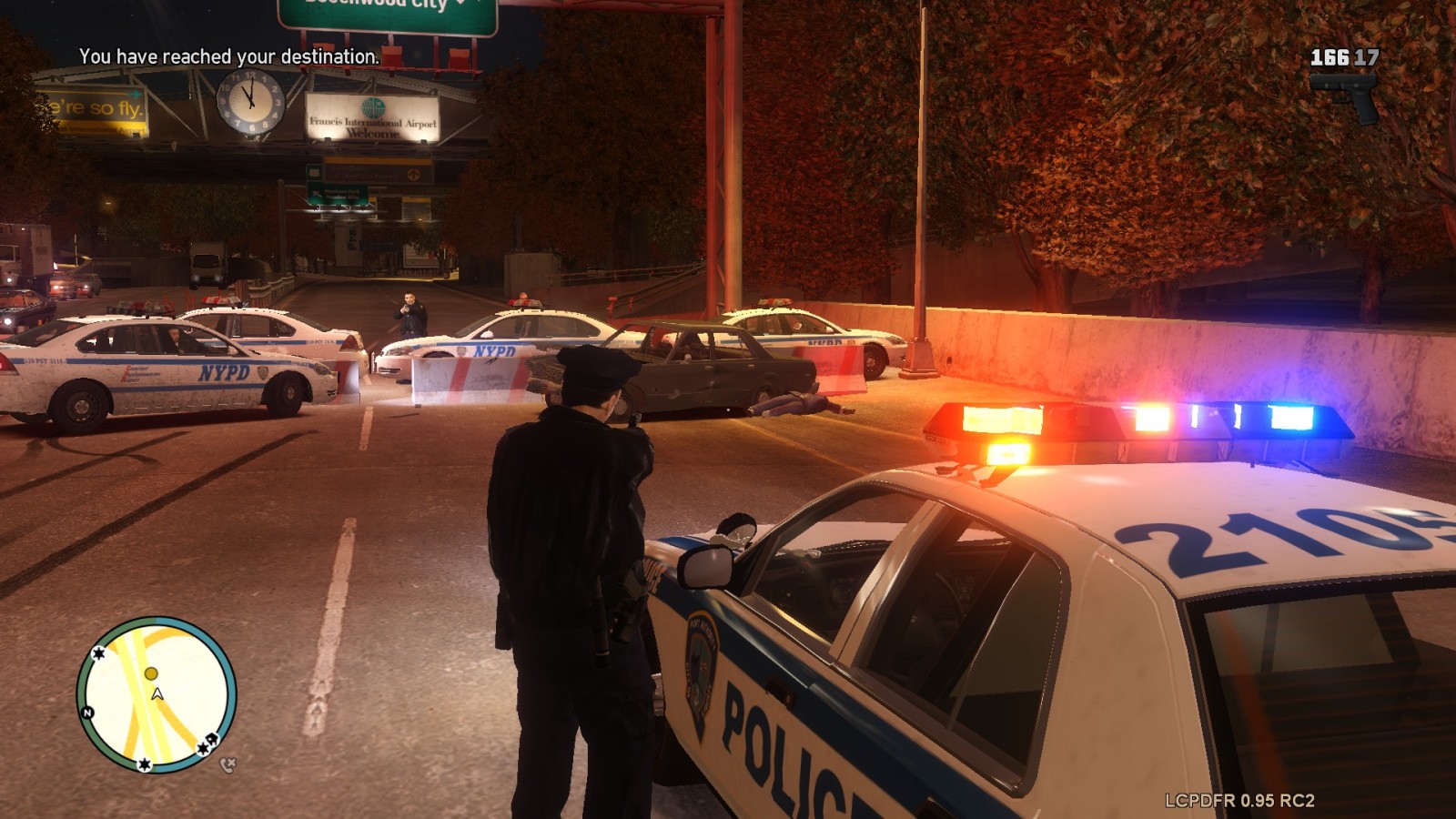Screen dimensions: 1456x819
Task: Click the north compass marker on minimap
Action: [88, 713]
